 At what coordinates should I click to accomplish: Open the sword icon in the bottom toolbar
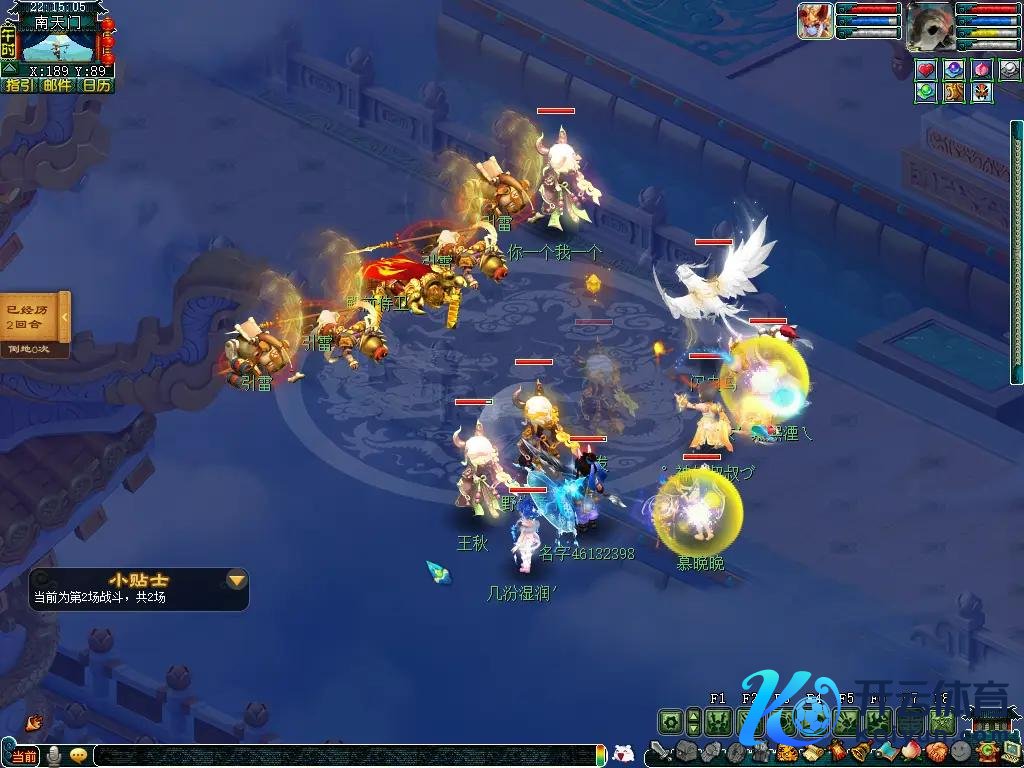click(658, 752)
